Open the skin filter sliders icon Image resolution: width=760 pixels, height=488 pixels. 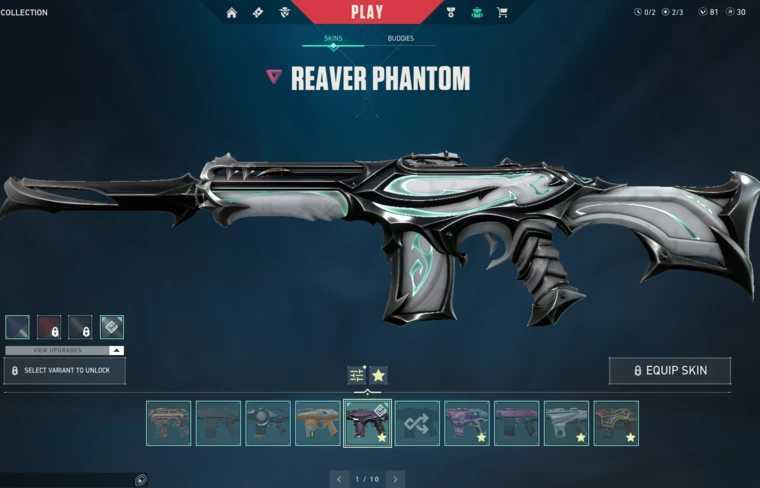pyautogui.click(x=356, y=375)
